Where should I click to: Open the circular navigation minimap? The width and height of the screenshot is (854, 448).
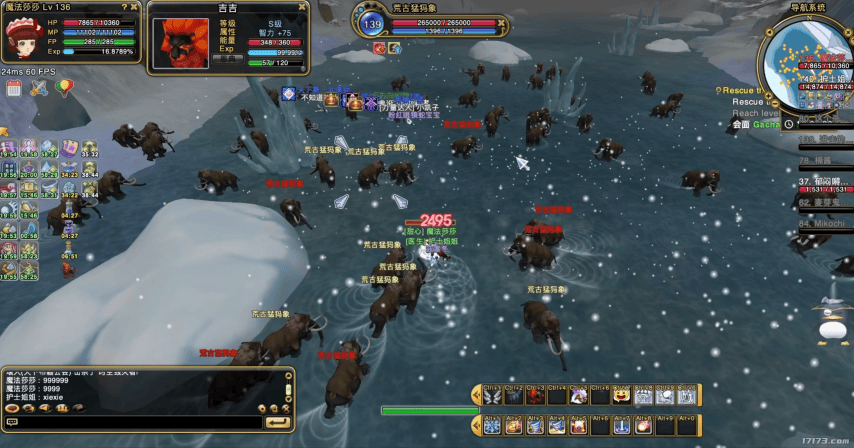pyautogui.click(x=808, y=62)
